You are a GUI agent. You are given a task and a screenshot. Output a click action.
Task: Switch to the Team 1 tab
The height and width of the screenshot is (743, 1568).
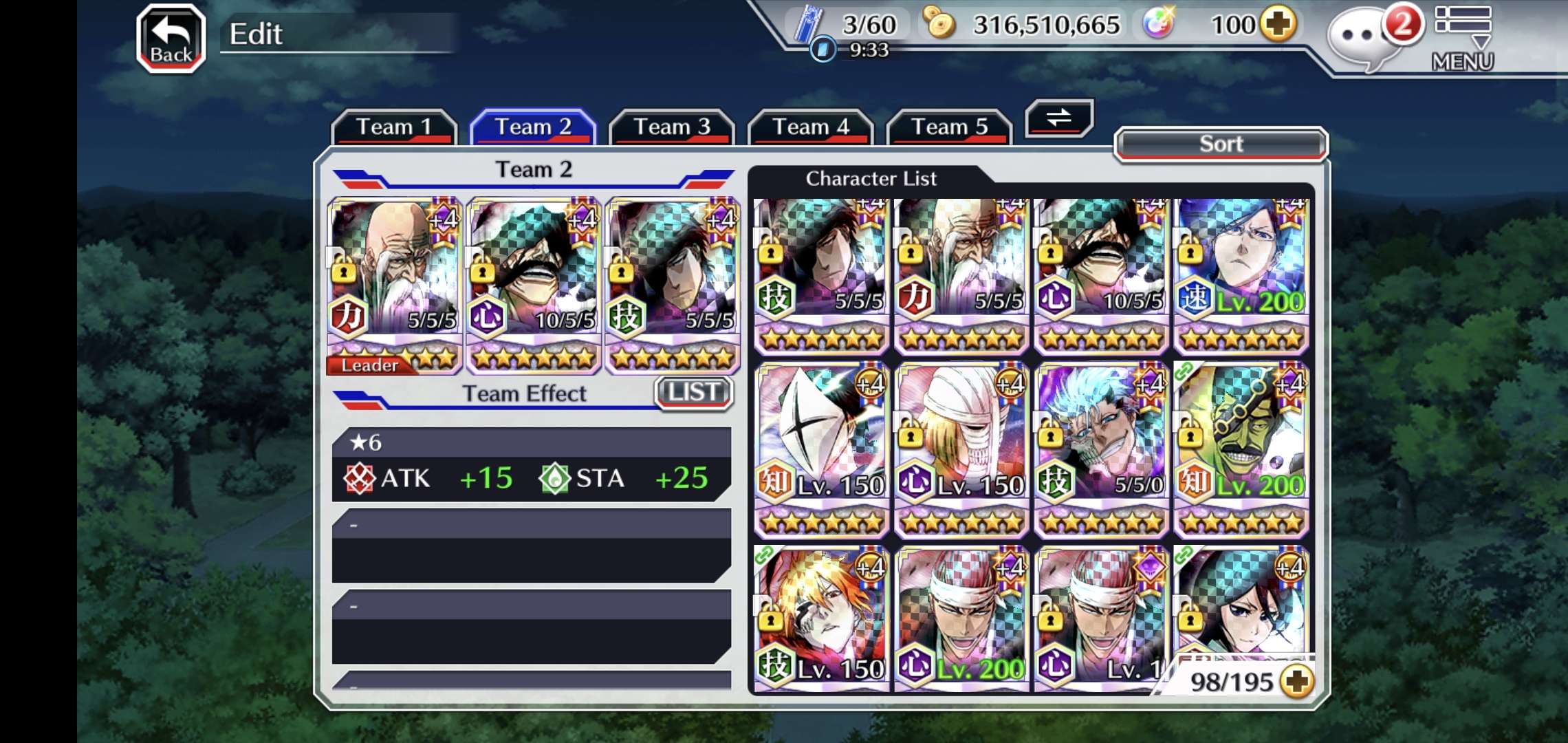point(393,127)
